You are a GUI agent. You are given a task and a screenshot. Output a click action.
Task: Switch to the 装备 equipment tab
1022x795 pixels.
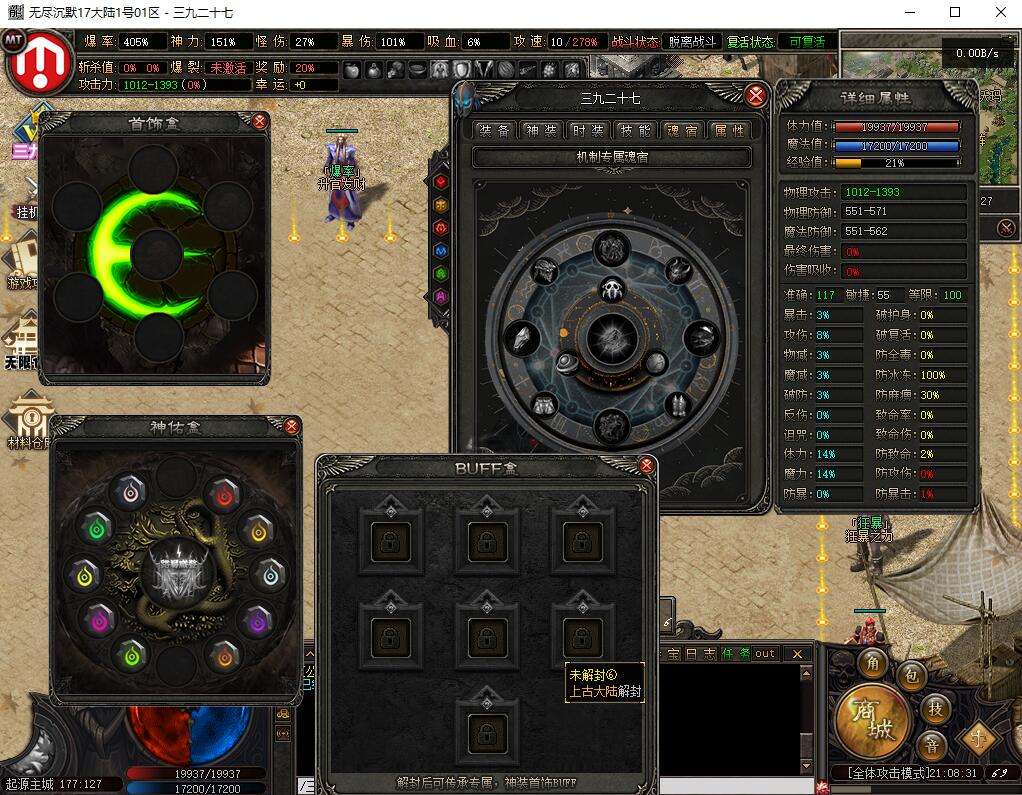[x=495, y=130]
